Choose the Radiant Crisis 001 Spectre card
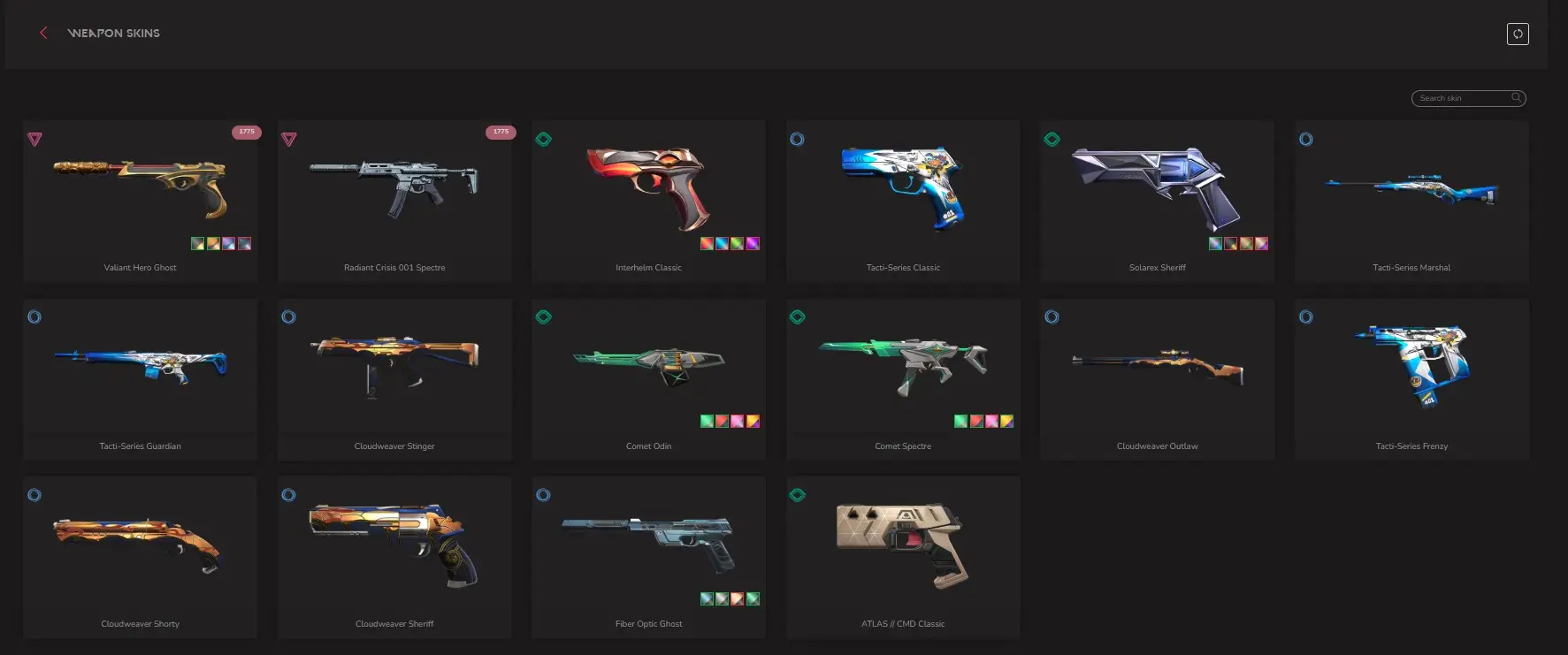The image size is (1568, 655). click(394, 202)
